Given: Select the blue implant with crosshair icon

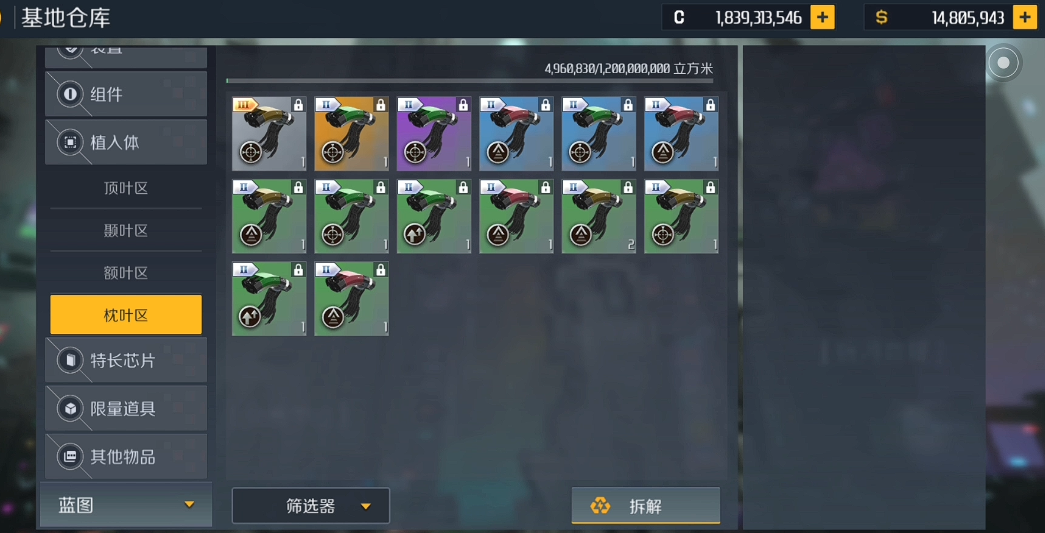Looking at the screenshot, I should [598, 134].
